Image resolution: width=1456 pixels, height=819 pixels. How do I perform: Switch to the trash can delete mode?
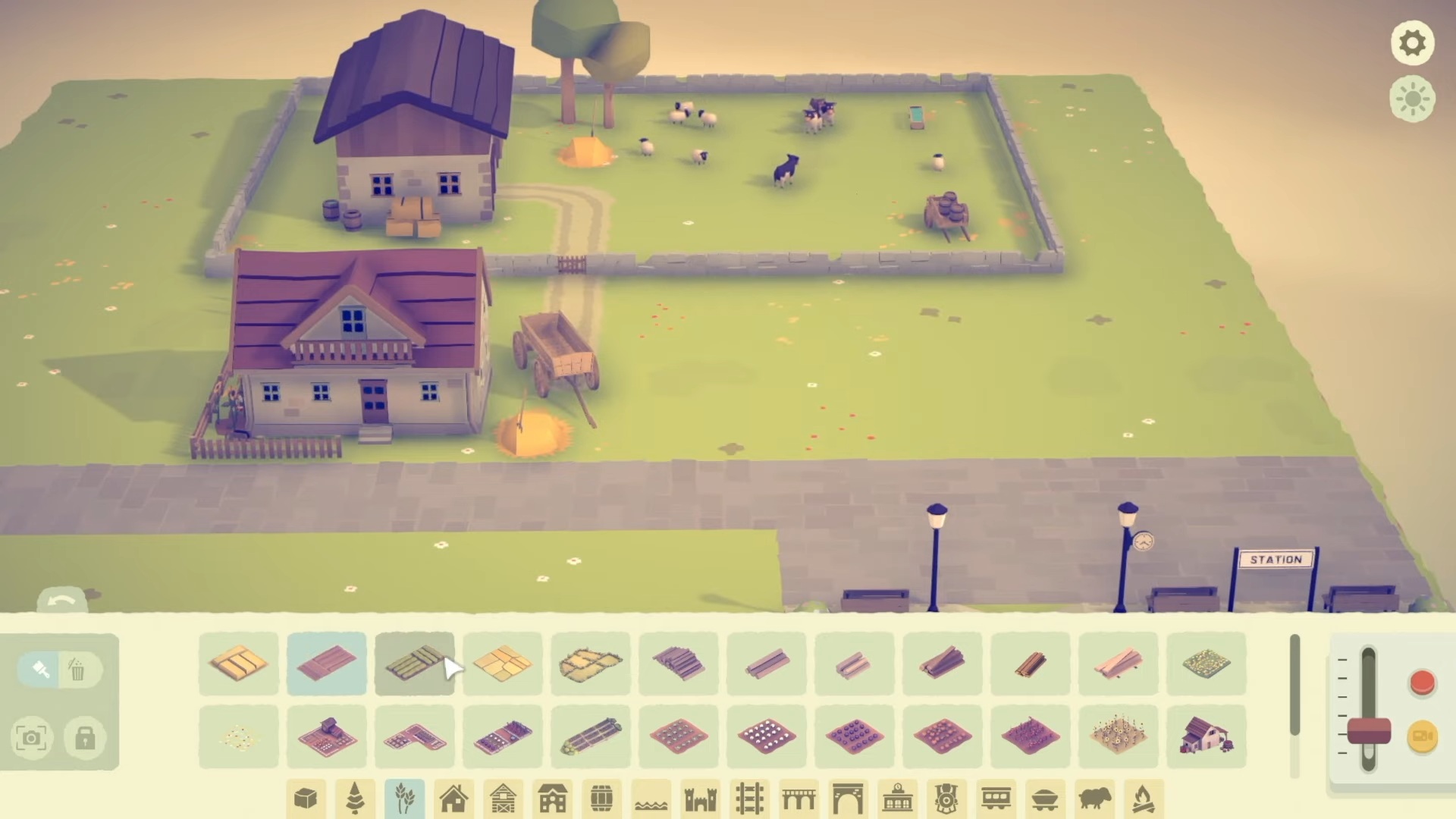tap(77, 670)
